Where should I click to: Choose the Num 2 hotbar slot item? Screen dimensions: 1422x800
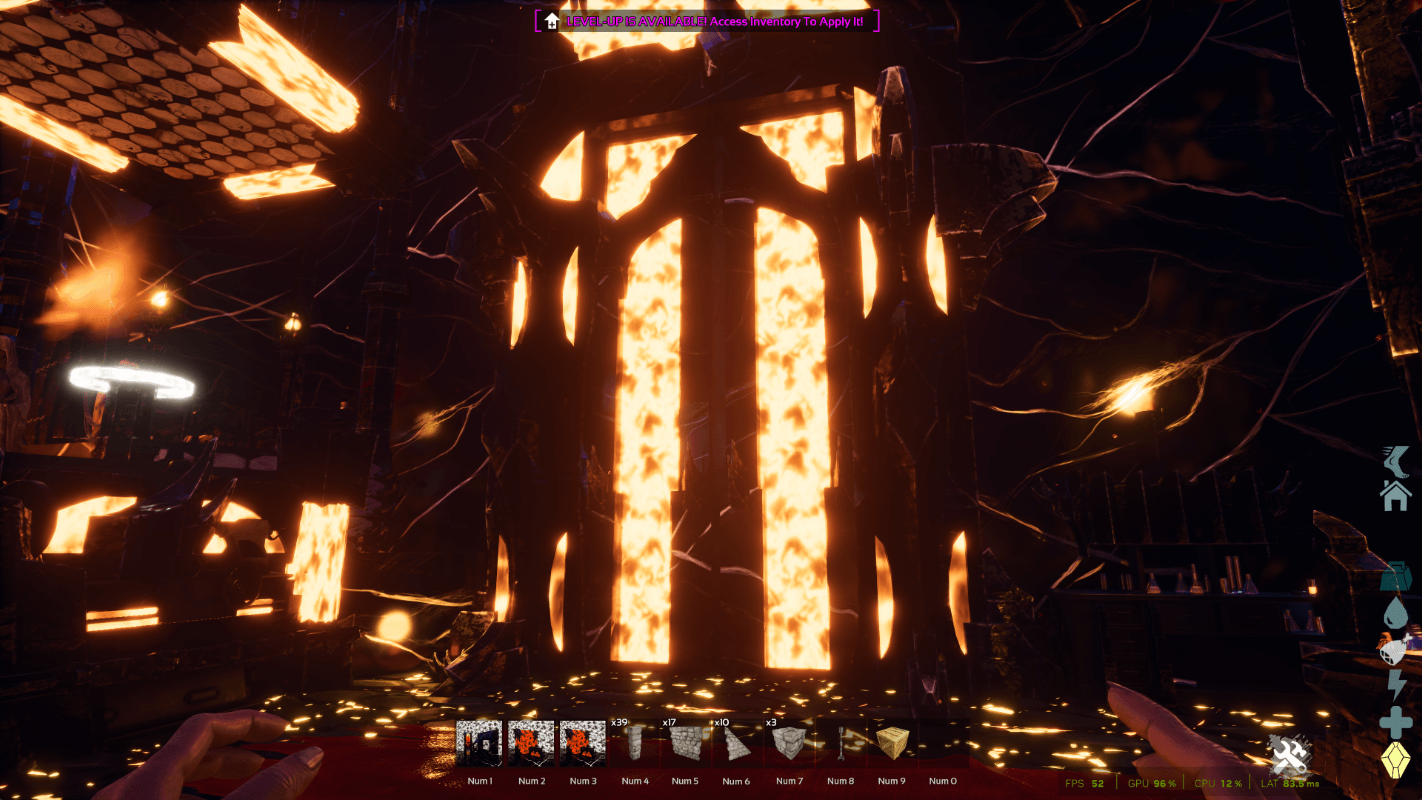click(531, 744)
